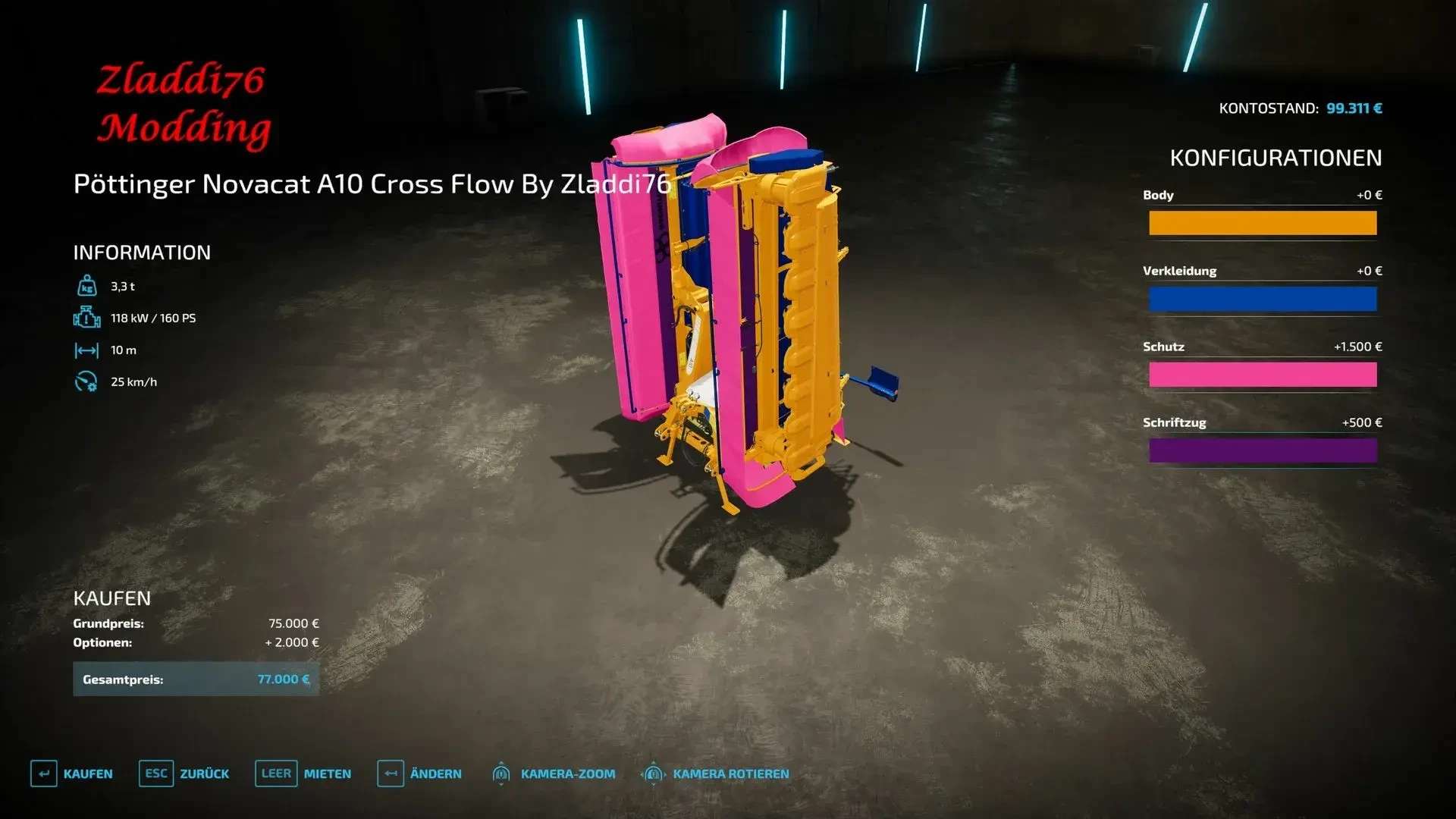Select the purple Schriftzug color bar
The height and width of the screenshot is (819, 1456).
(1263, 450)
